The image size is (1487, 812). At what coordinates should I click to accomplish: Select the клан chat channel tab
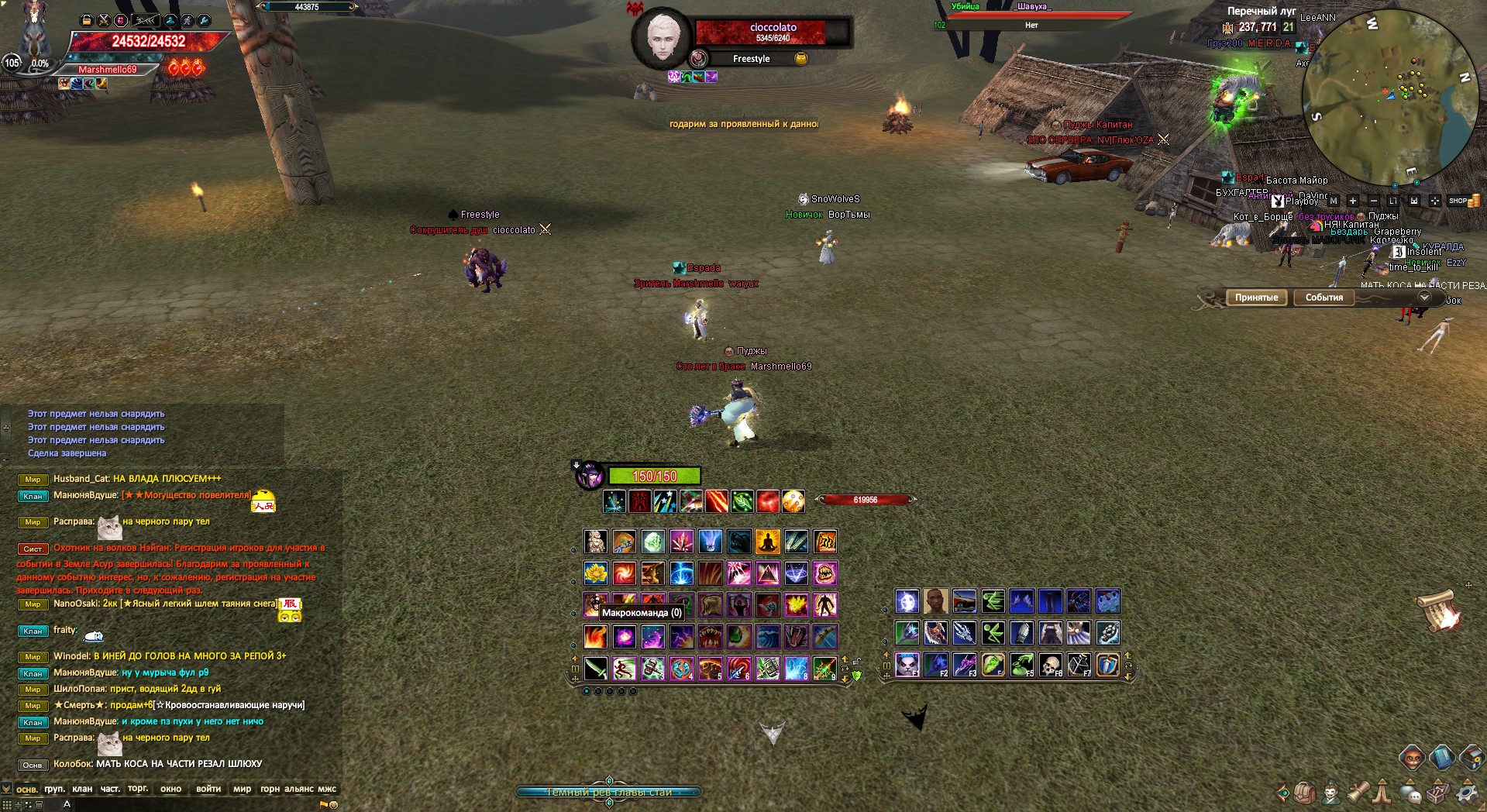[82, 789]
